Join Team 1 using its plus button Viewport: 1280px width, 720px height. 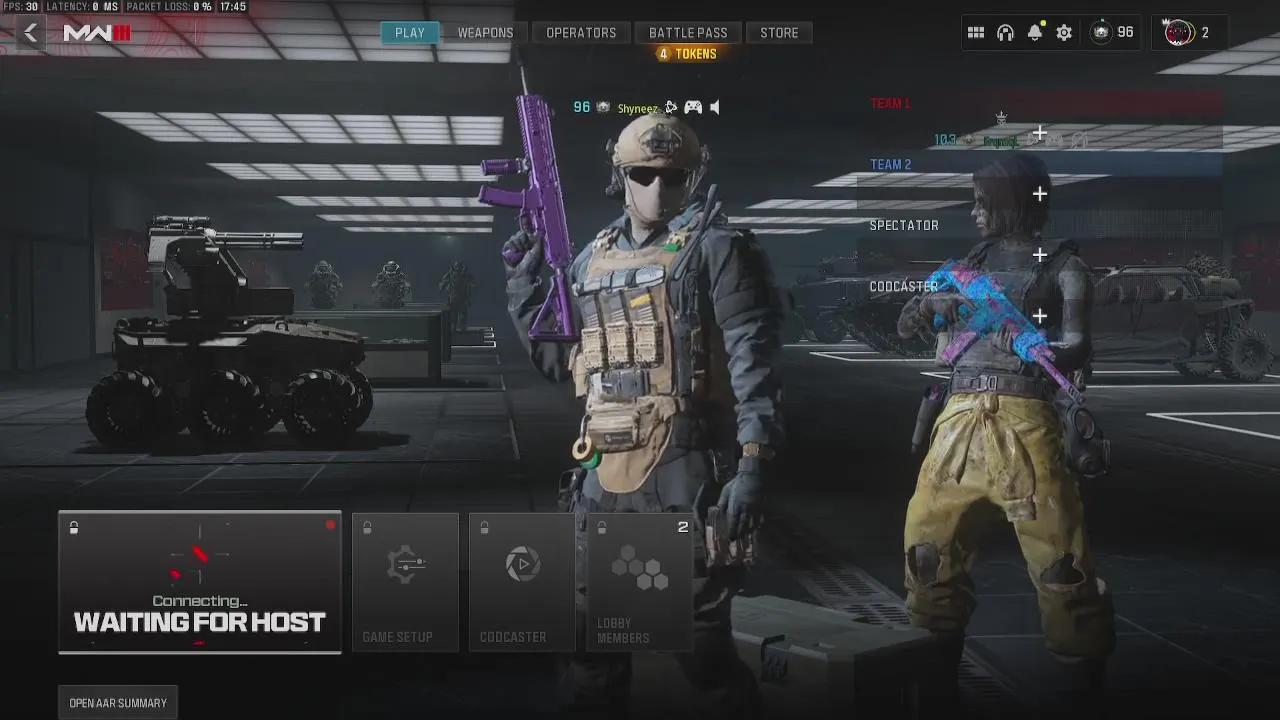[1039, 131]
